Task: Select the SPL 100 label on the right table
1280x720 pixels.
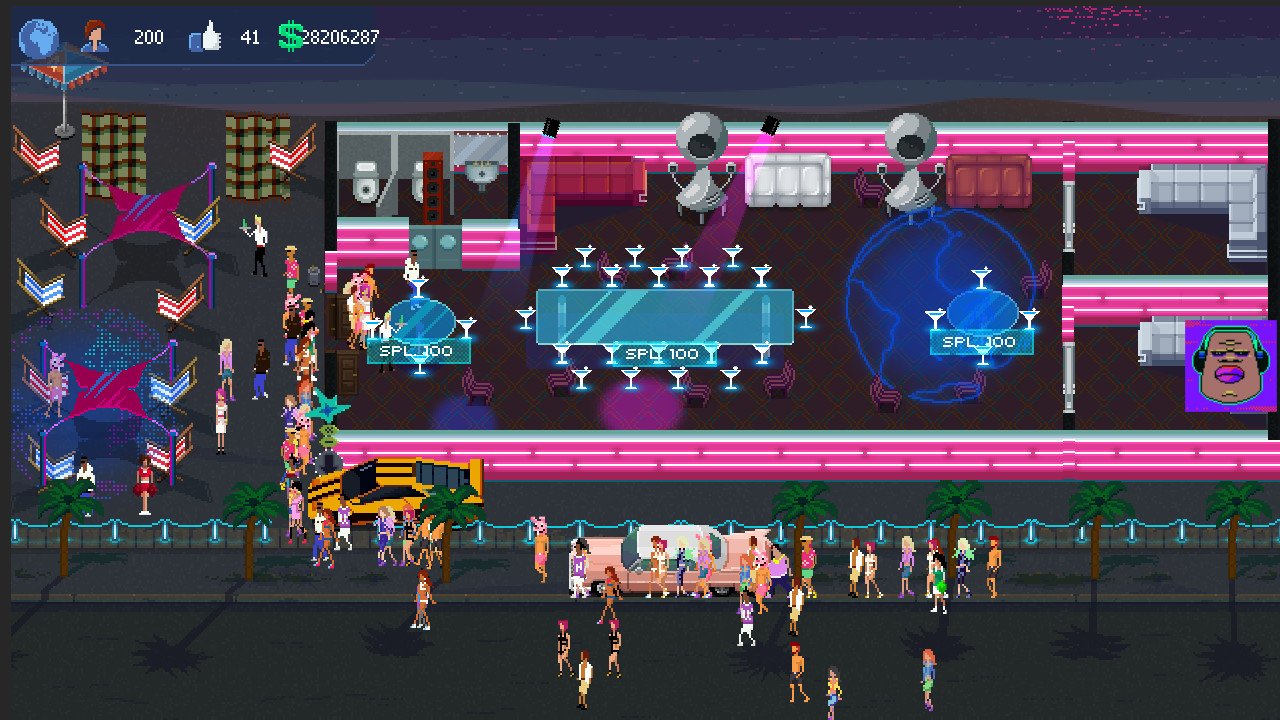Action: click(x=981, y=342)
